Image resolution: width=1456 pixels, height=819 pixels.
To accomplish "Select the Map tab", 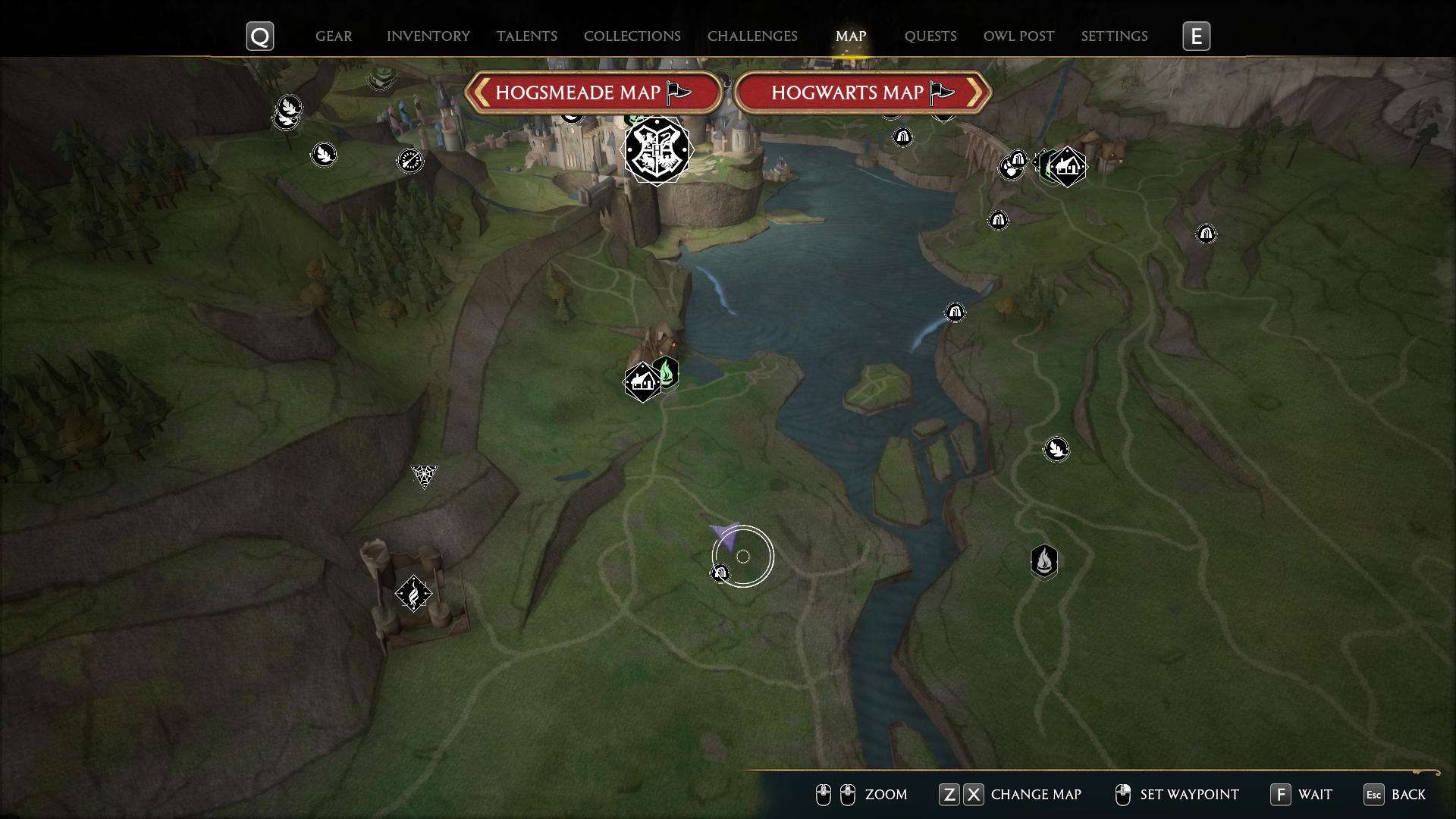I will [x=851, y=36].
